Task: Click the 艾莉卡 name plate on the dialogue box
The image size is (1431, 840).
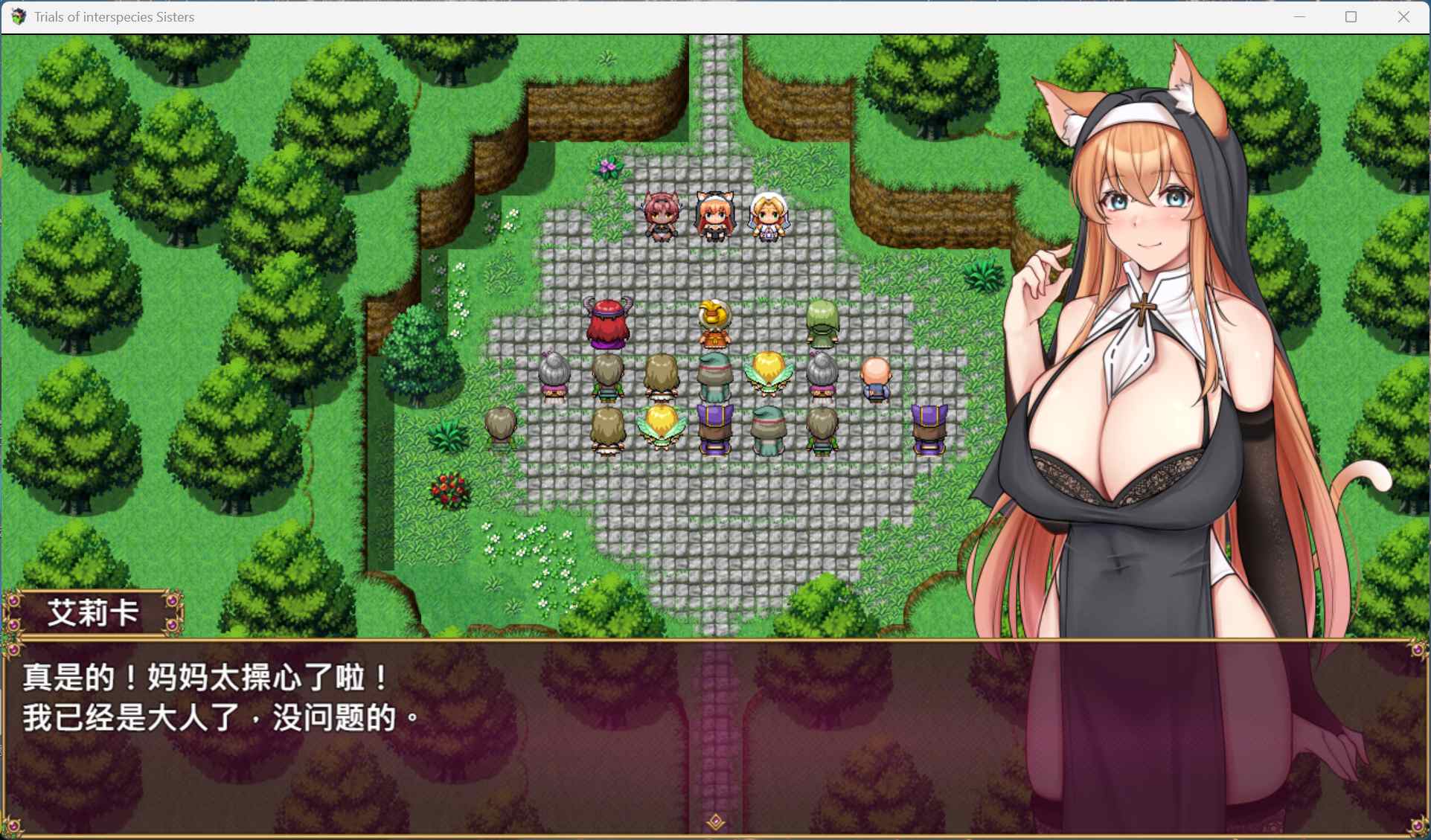Action: [95, 613]
